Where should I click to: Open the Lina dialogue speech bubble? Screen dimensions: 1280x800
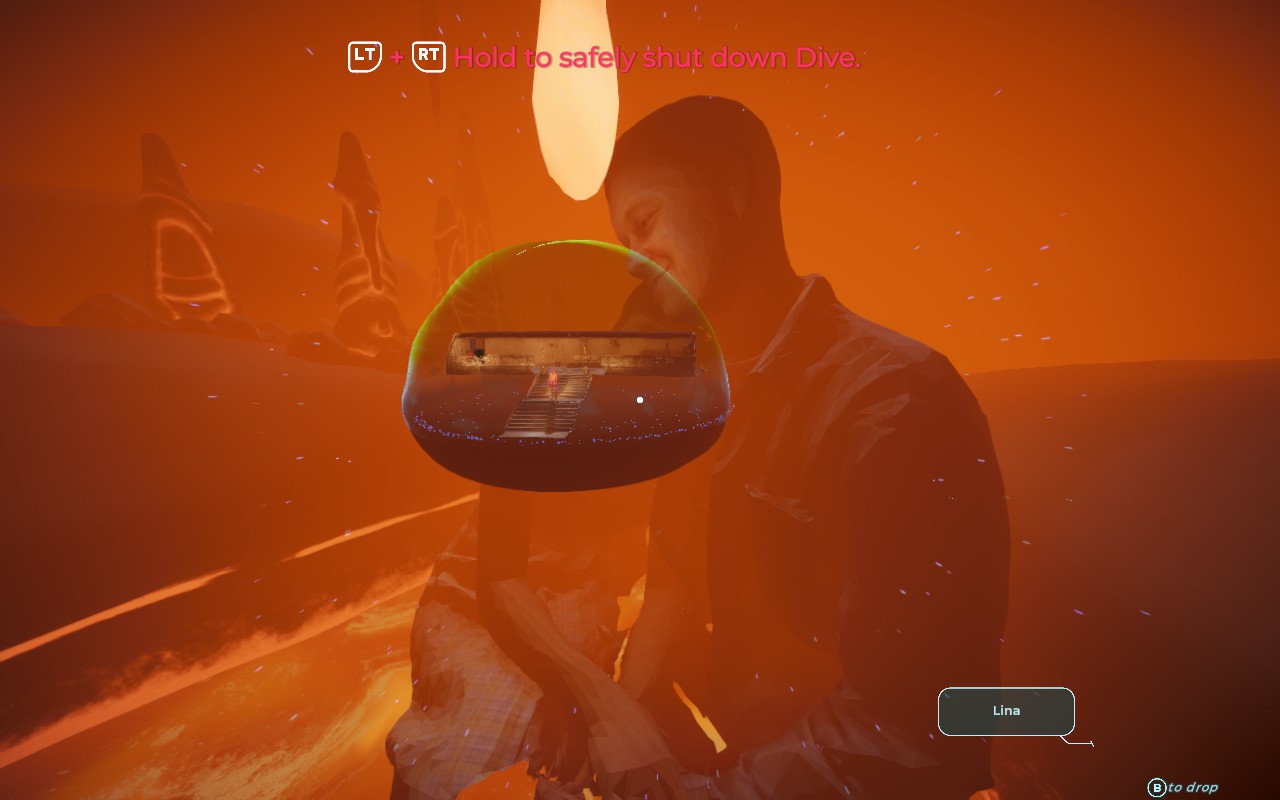click(1006, 711)
